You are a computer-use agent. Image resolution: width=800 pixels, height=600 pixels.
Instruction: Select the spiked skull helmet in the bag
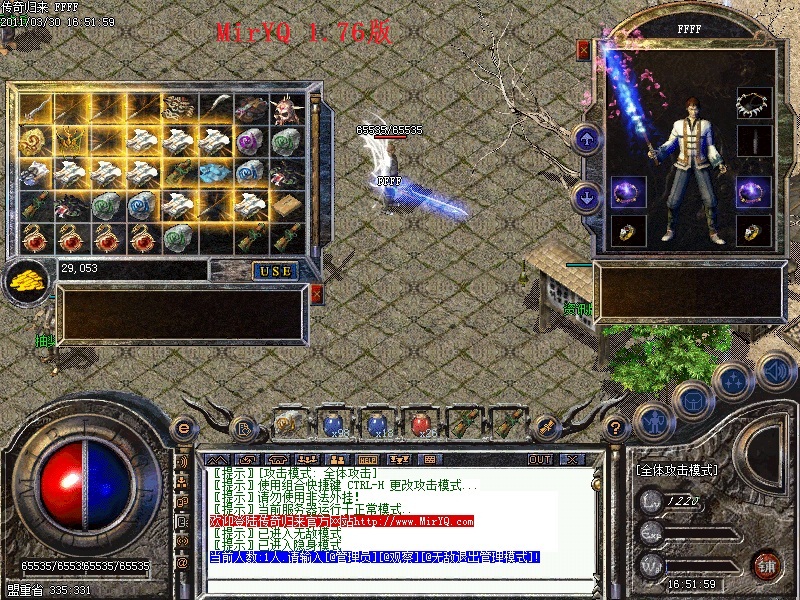pos(287,109)
